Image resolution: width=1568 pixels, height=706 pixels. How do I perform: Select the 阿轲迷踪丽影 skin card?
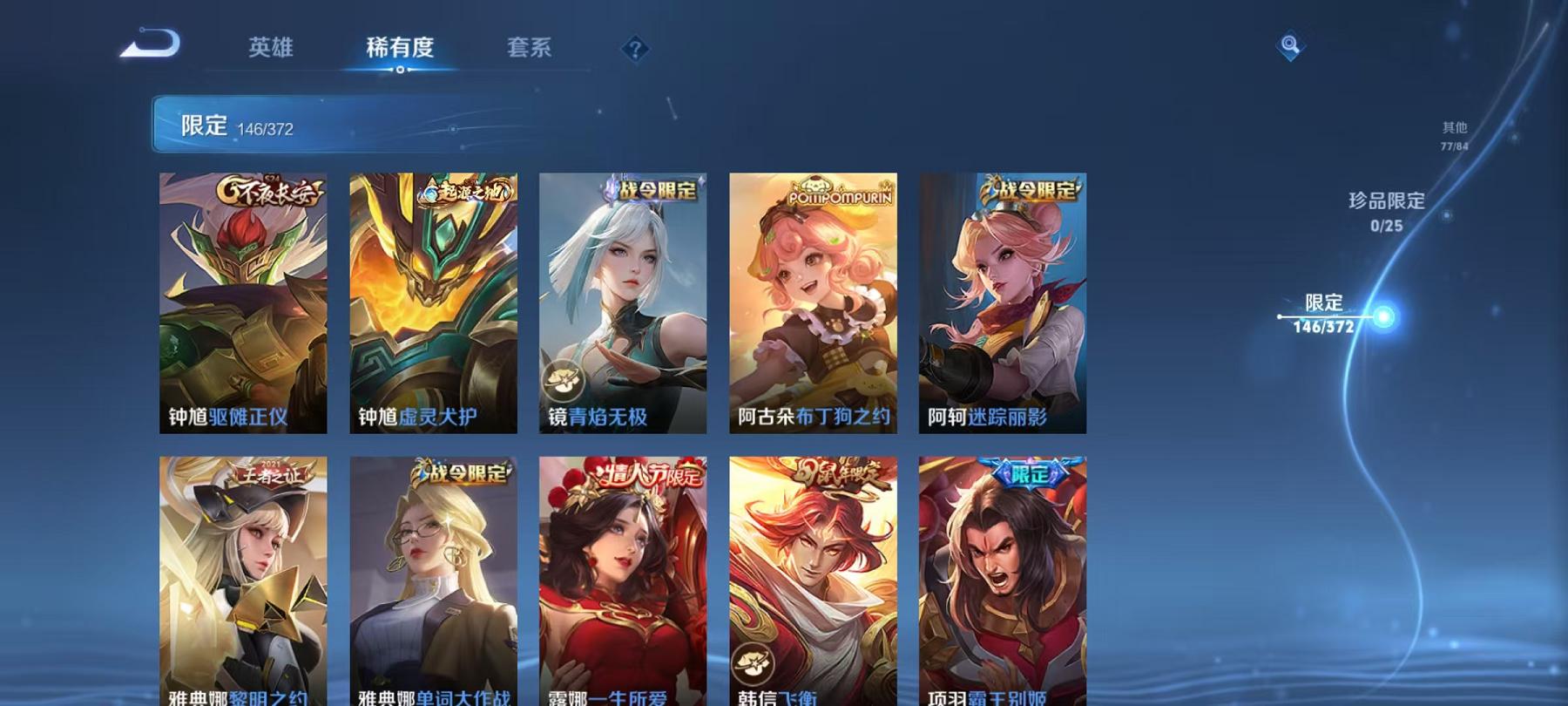pyautogui.click(x=1000, y=301)
